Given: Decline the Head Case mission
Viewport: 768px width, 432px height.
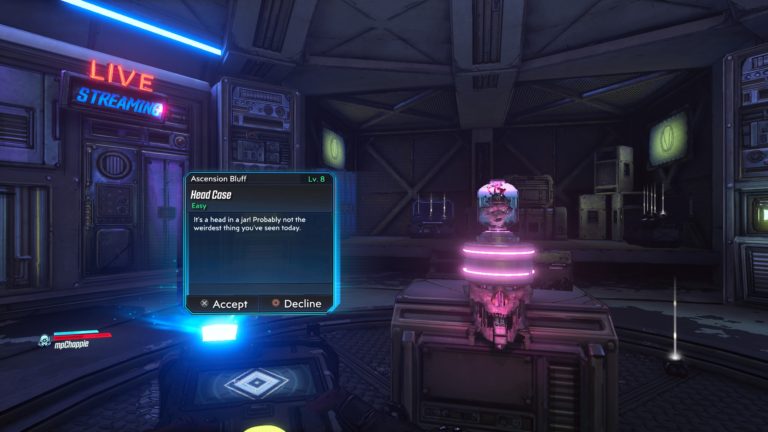Looking at the screenshot, I should (x=296, y=303).
